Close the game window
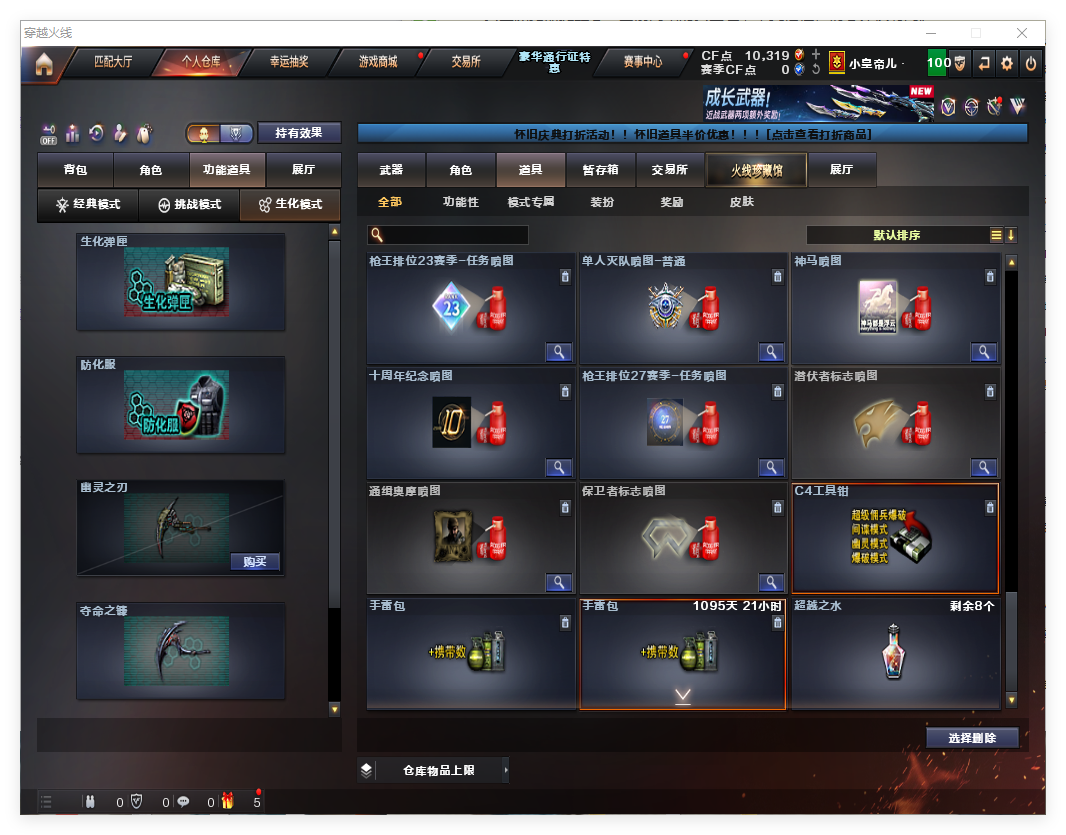Image resolution: width=1066 pixels, height=835 pixels. (1022, 33)
